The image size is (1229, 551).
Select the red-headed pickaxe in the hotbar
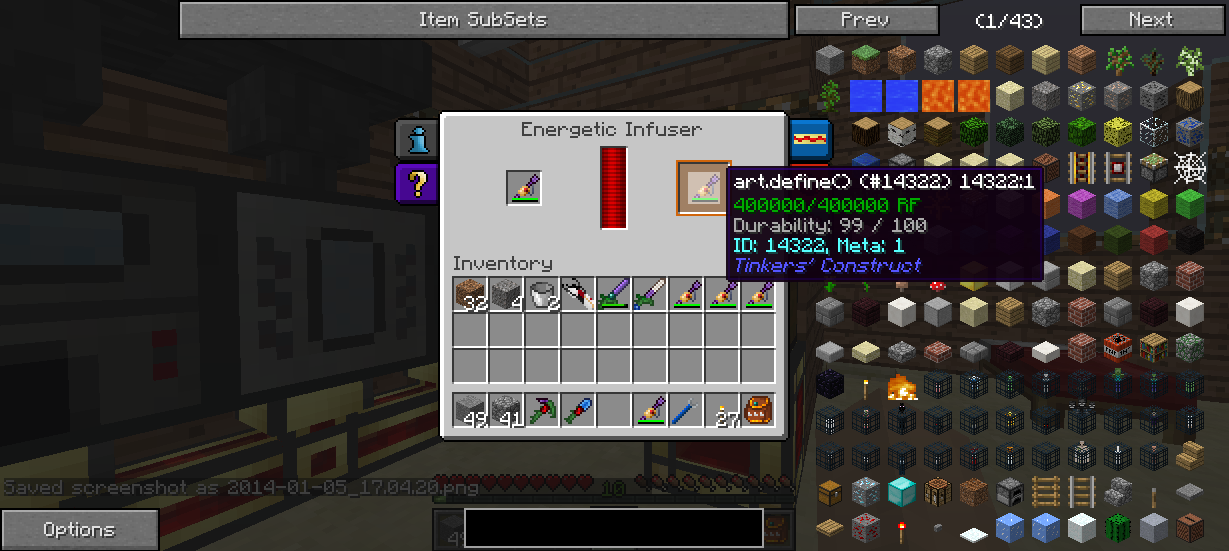point(543,410)
